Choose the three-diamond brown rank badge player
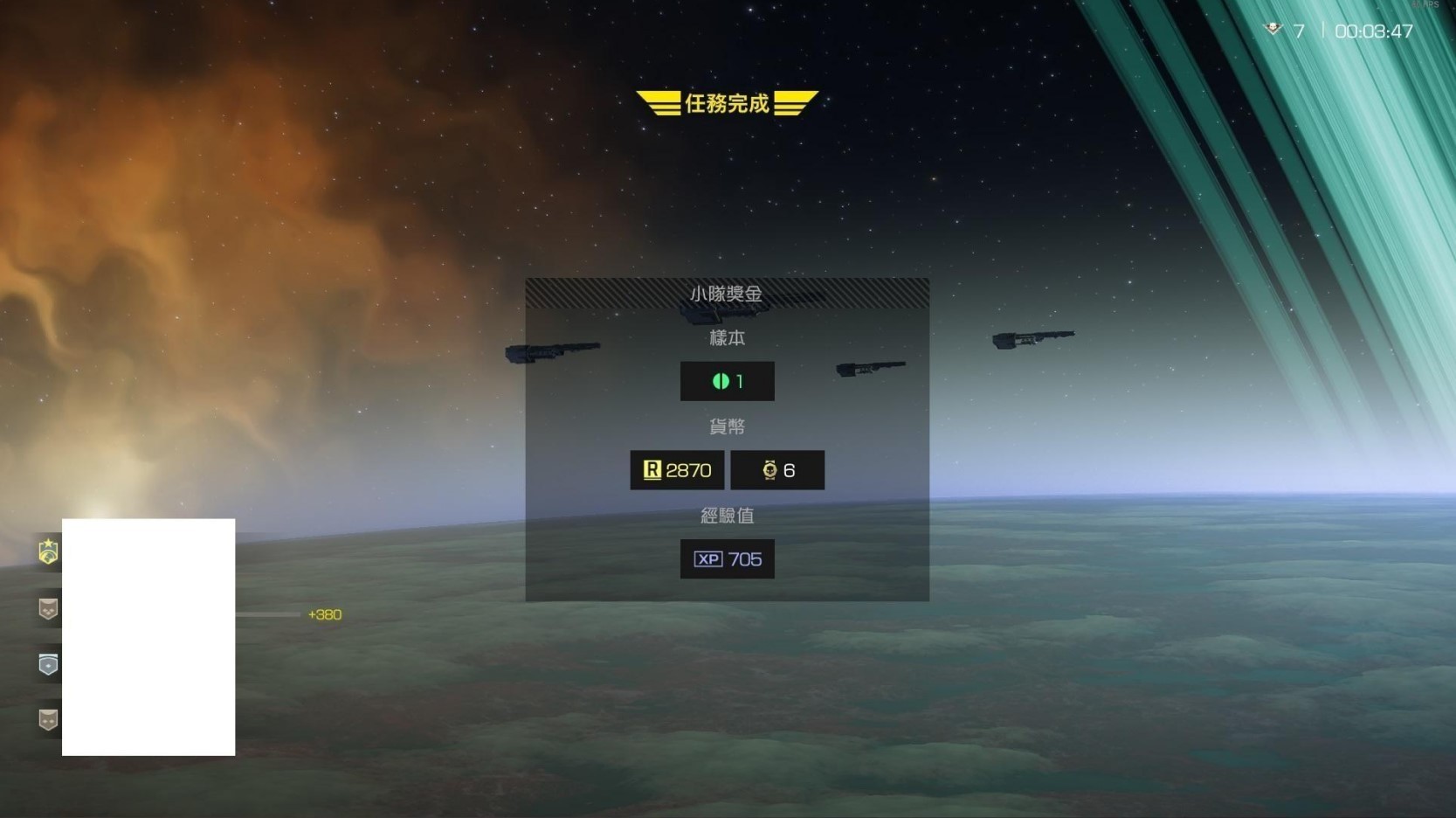Screen dimensions: 1456x818 coord(48,609)
